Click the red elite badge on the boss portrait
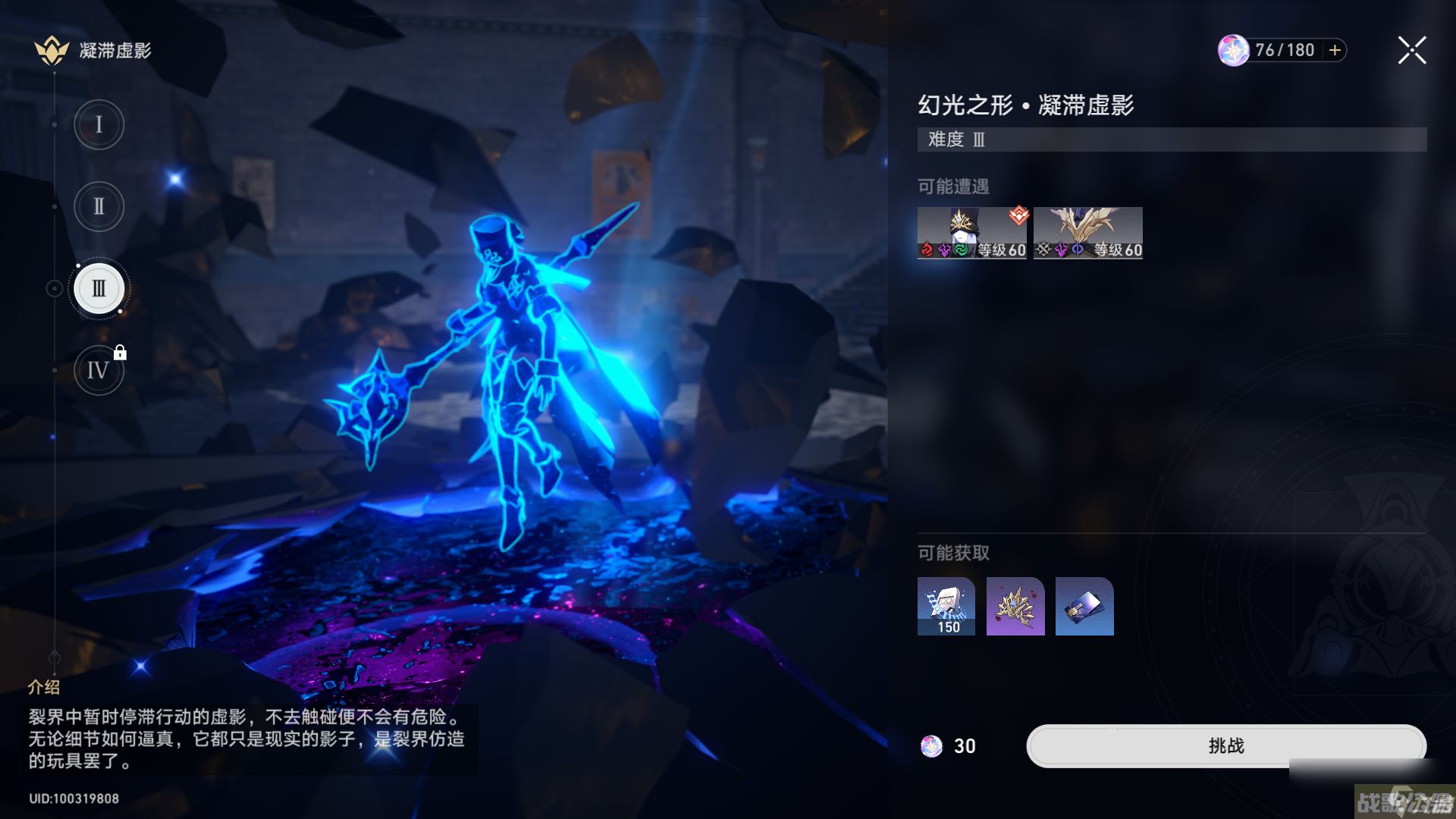The width and height of the screenshot is (1456, 819). pos(1018,217)
